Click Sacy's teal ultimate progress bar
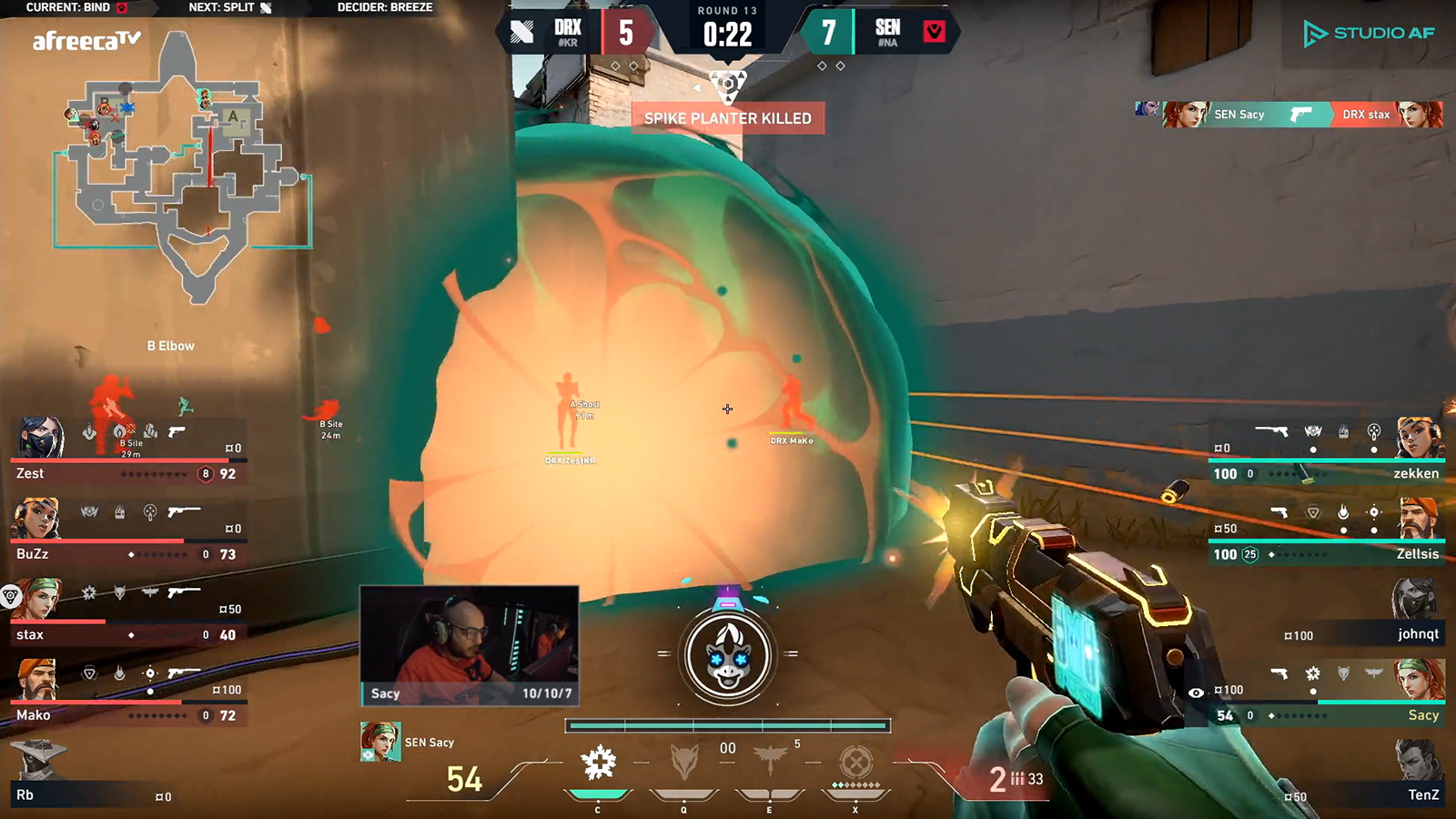 [x=728, y=725]
